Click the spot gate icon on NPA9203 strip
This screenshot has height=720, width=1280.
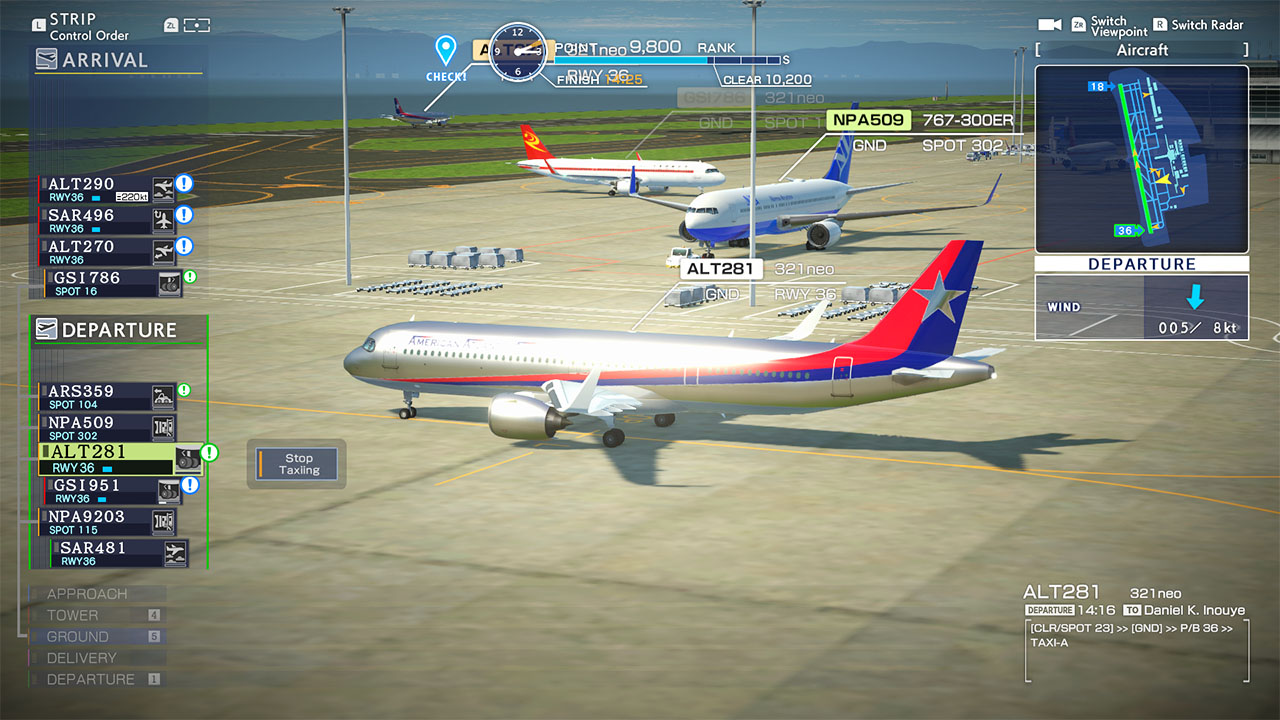coord(162,522)
